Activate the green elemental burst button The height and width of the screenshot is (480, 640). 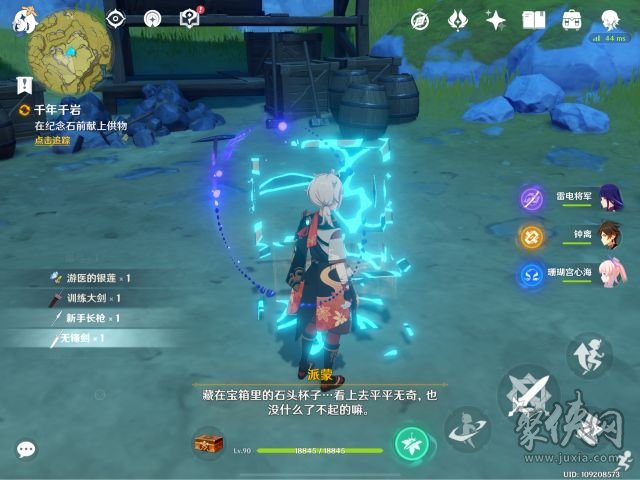[x=410, y=441]
